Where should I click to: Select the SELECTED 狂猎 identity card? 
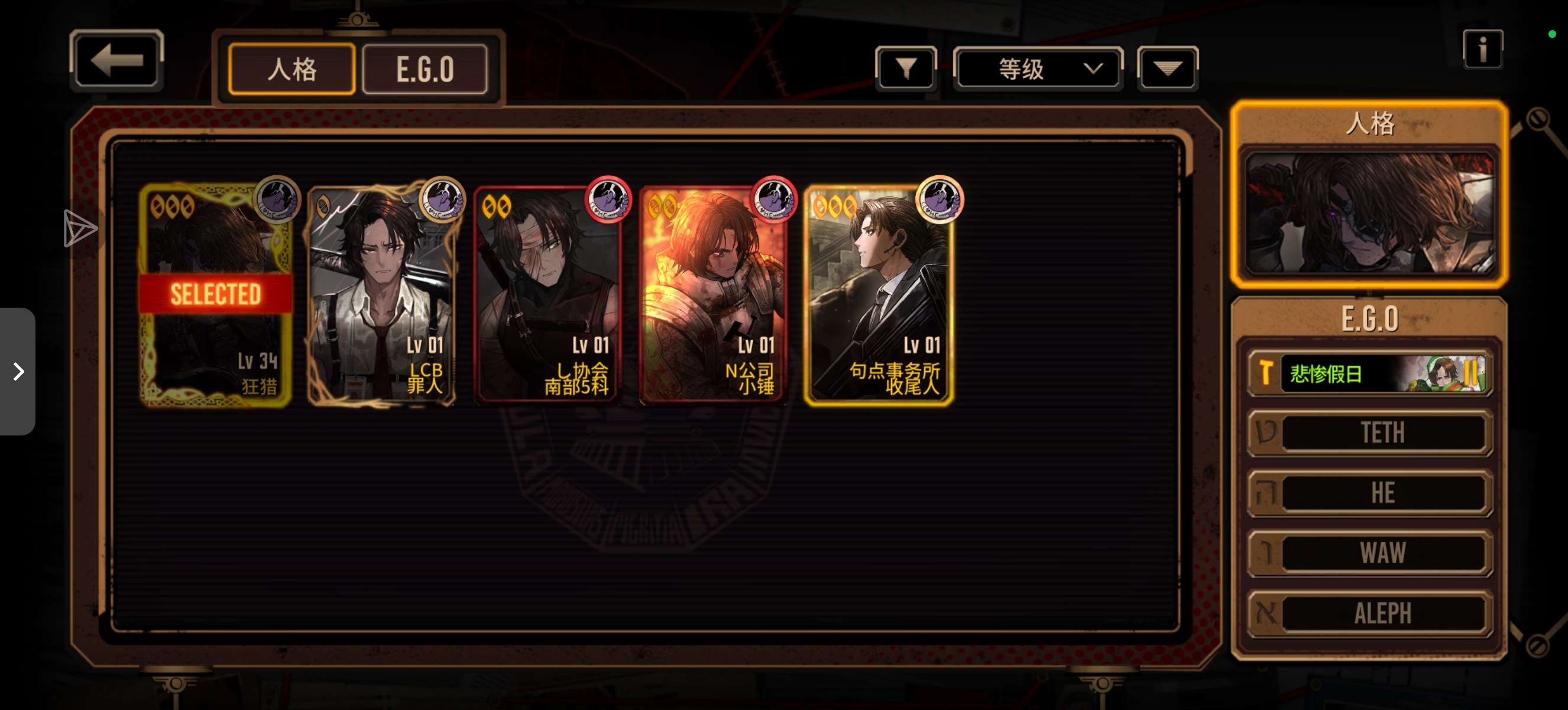click(215, 295)
